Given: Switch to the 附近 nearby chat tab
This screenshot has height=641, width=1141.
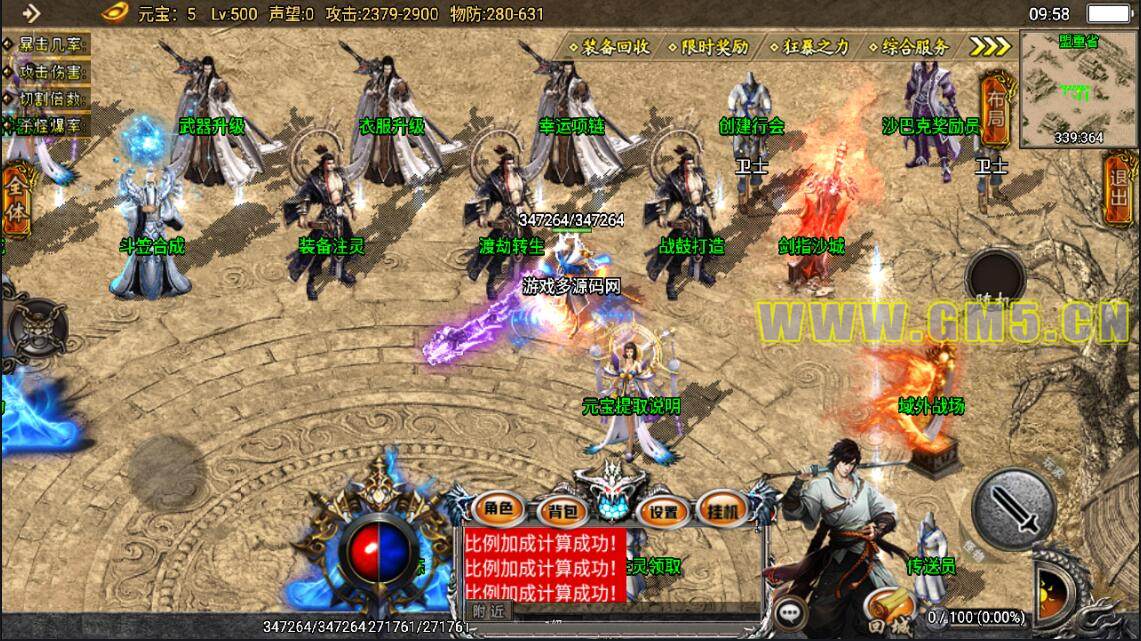Looking at the screenshot, I should point(489,611).
